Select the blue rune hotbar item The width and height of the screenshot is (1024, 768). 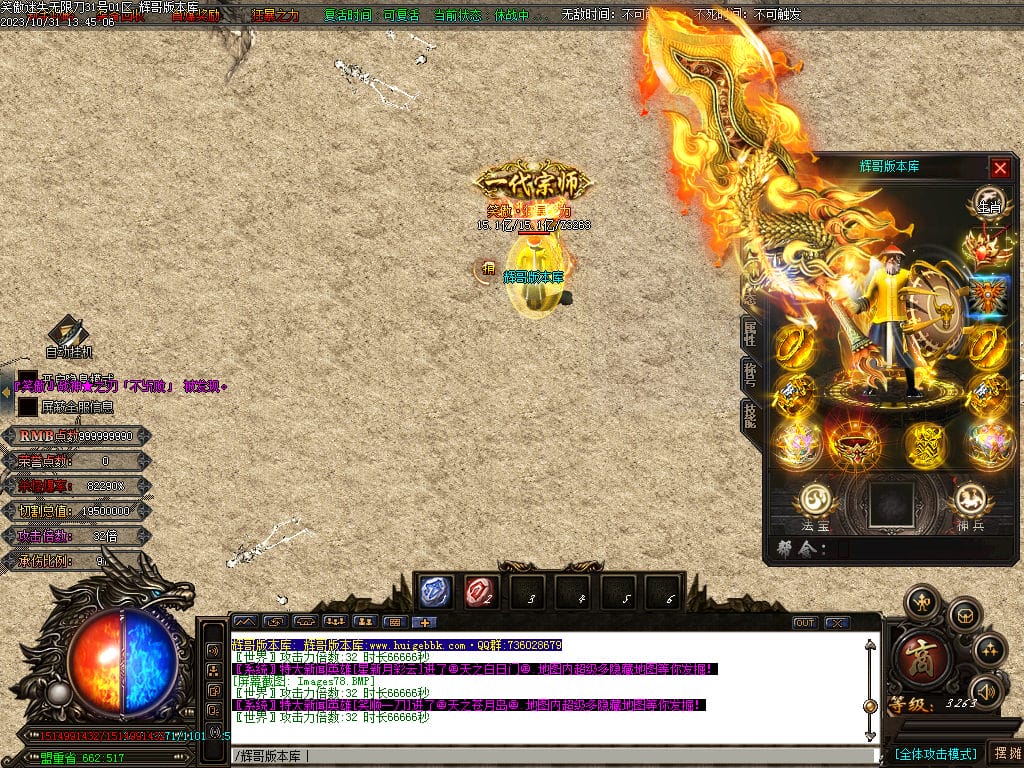point(435,592)
